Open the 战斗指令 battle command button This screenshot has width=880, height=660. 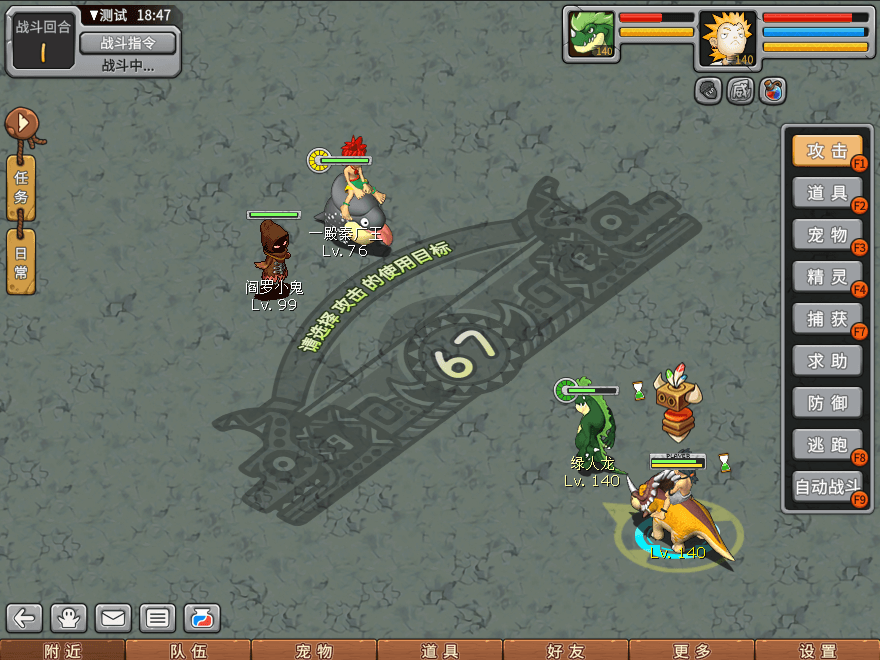127,43
